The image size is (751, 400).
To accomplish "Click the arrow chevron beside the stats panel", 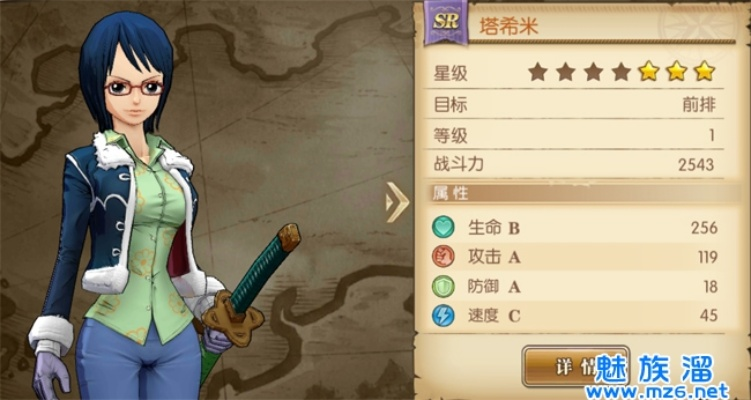I will click(x=397, y=203).
